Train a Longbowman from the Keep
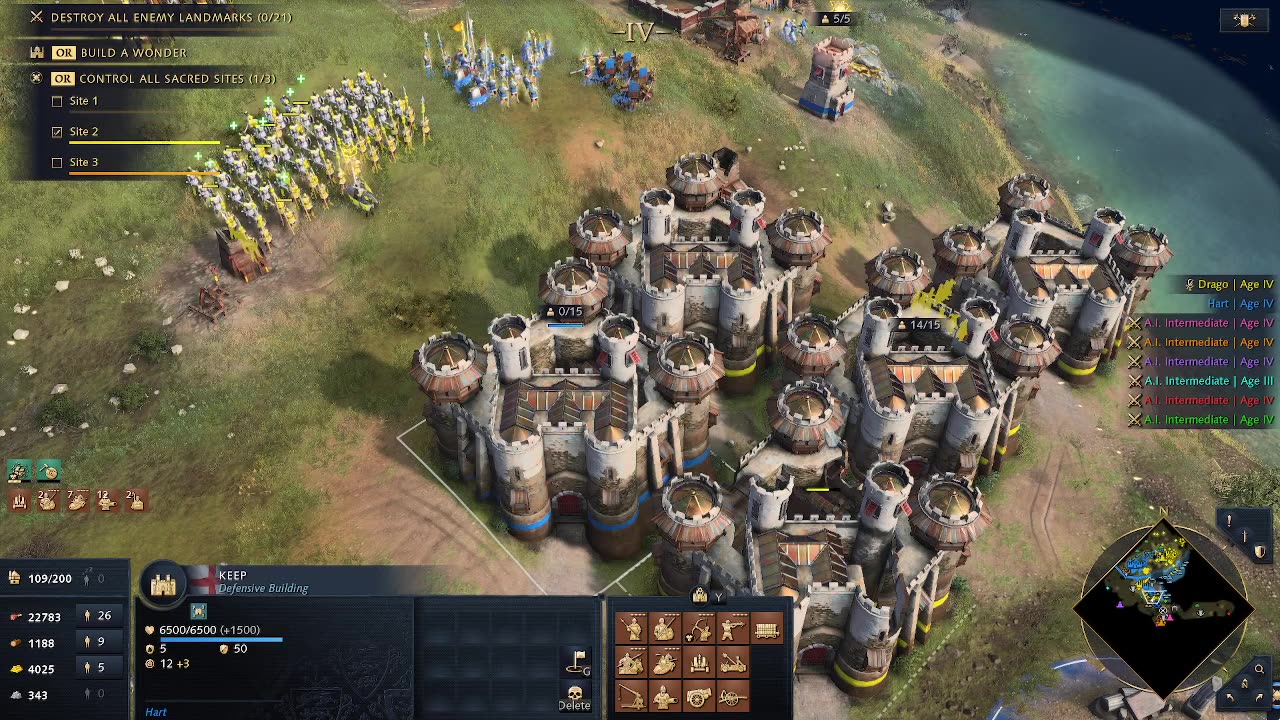The height and width of the screenshot is (720, 1280). 698,628
